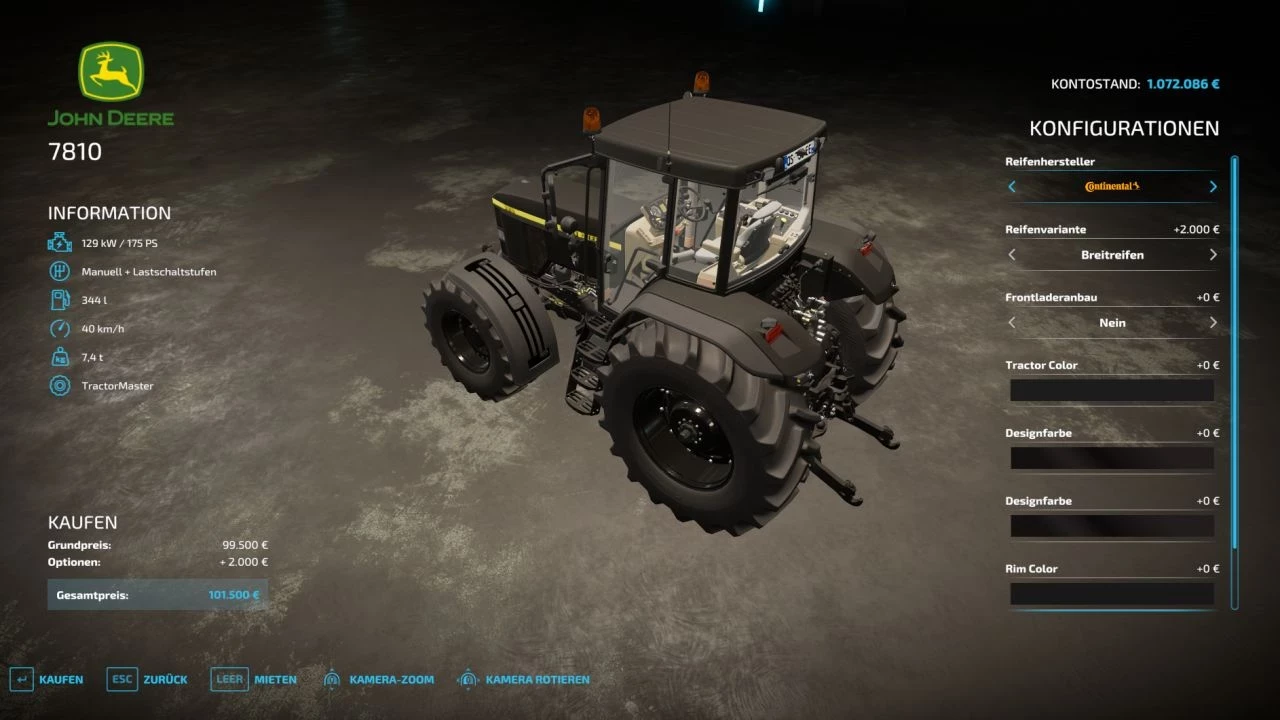Click the Rim Color swatch

point(1111,593)
